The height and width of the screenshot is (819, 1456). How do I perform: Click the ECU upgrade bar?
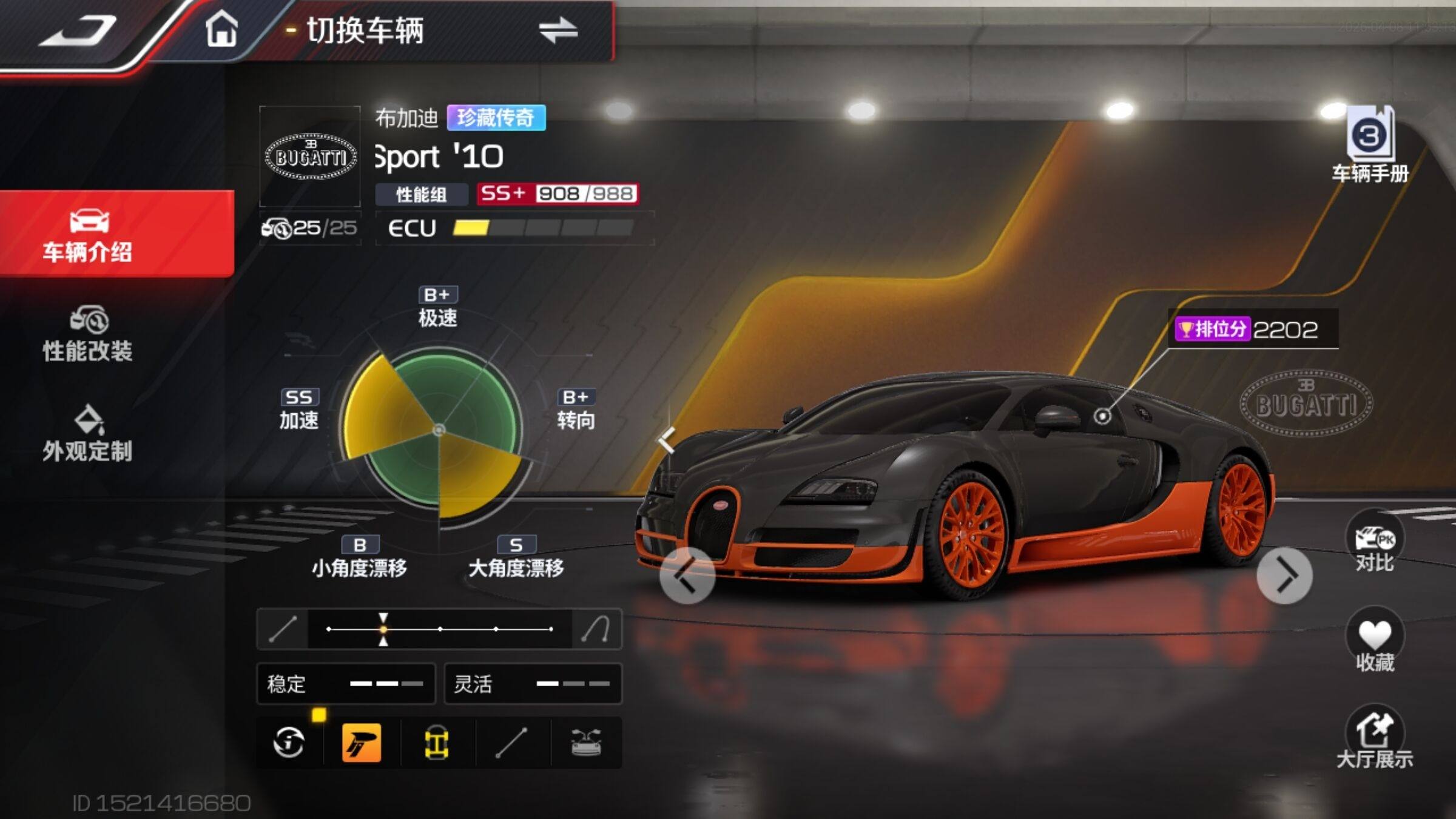click(542, 228)
